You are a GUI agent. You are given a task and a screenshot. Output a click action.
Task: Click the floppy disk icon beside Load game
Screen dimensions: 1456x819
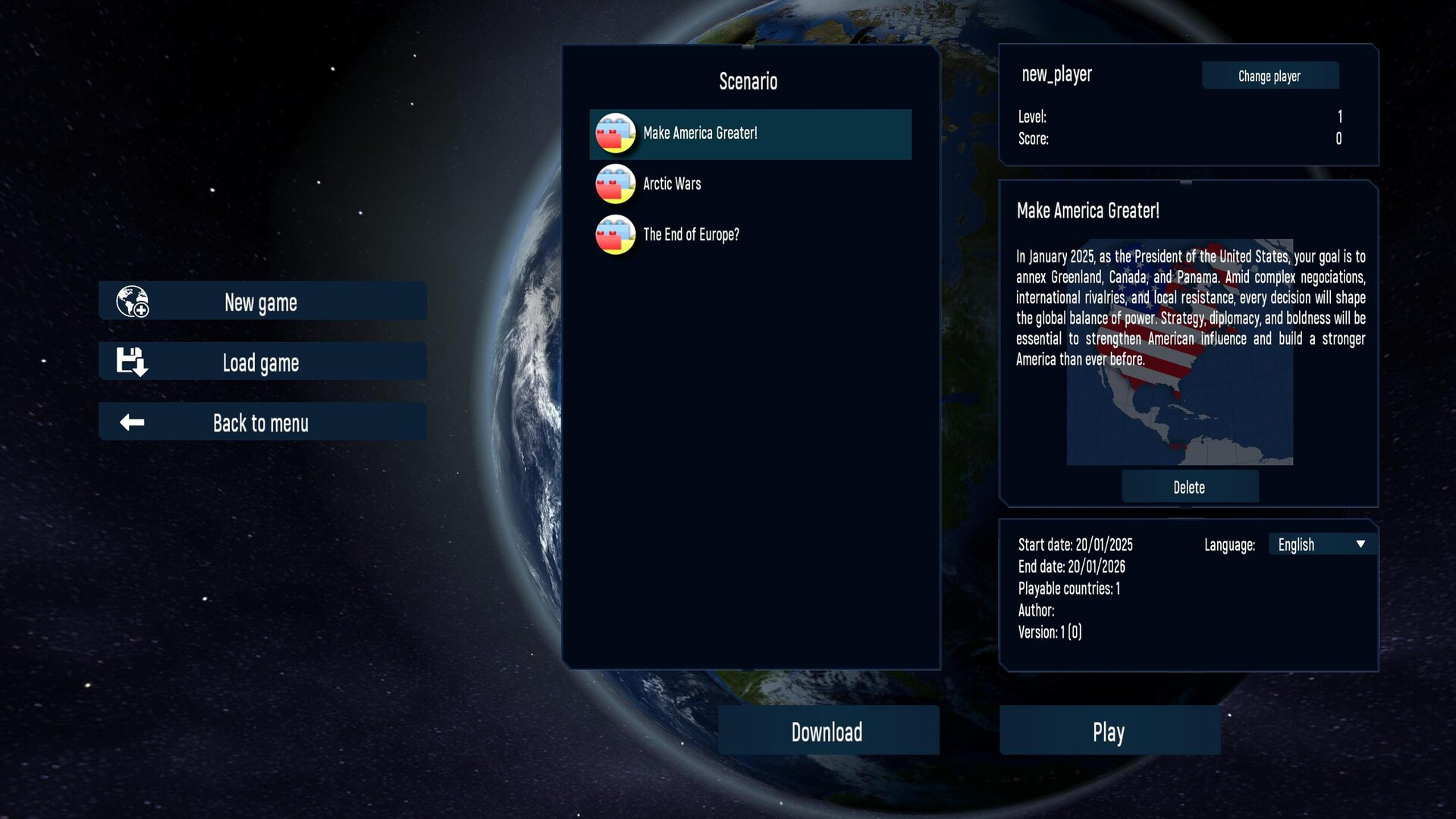(132, 361)
